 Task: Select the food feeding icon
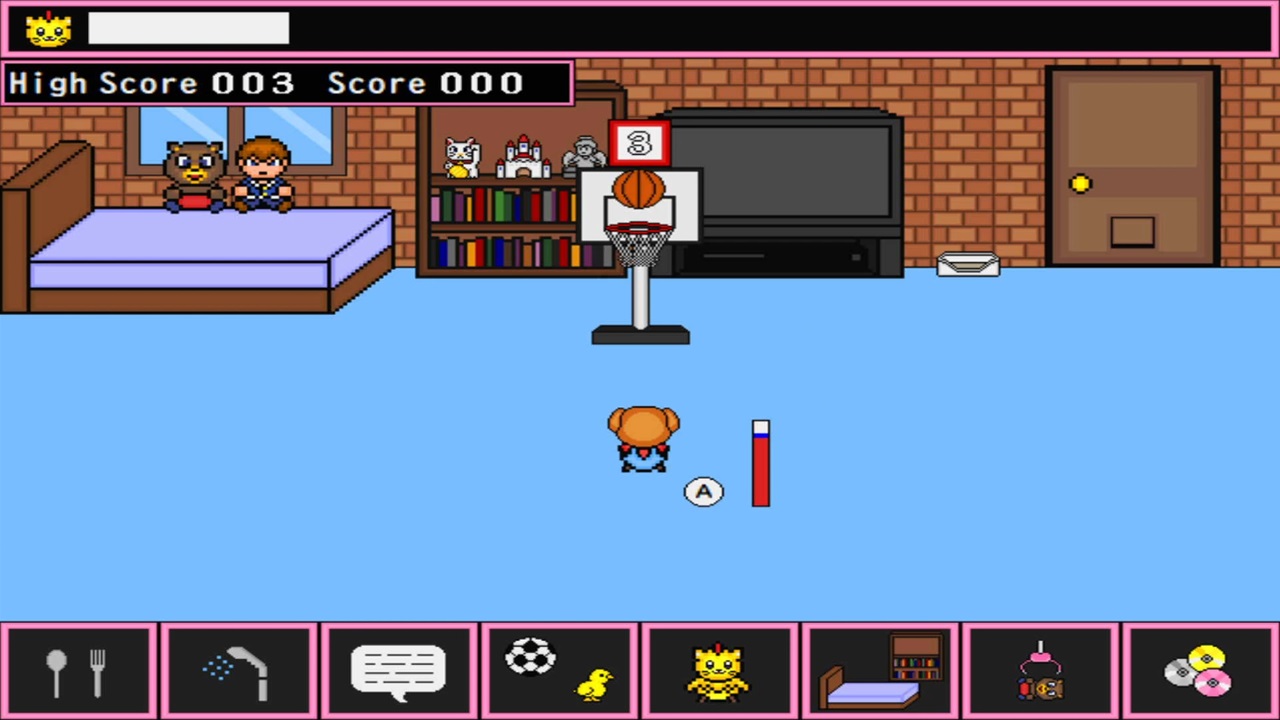coord(78,670)
